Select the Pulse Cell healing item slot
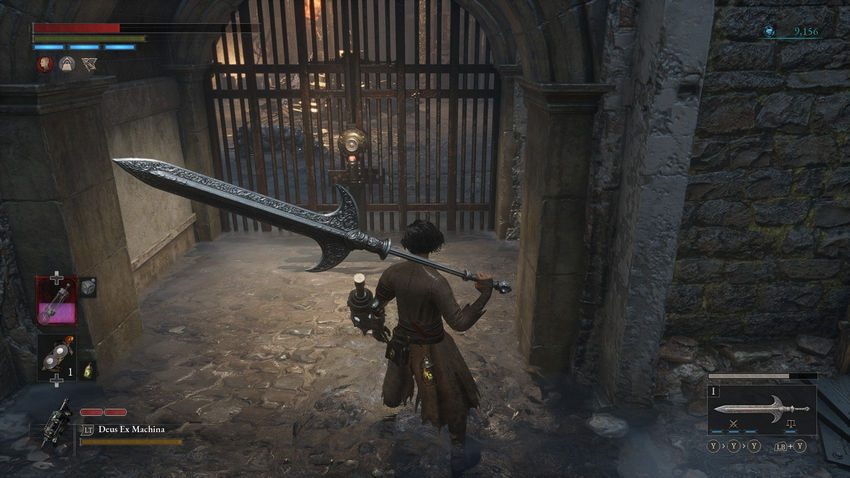 click(56, 298)
